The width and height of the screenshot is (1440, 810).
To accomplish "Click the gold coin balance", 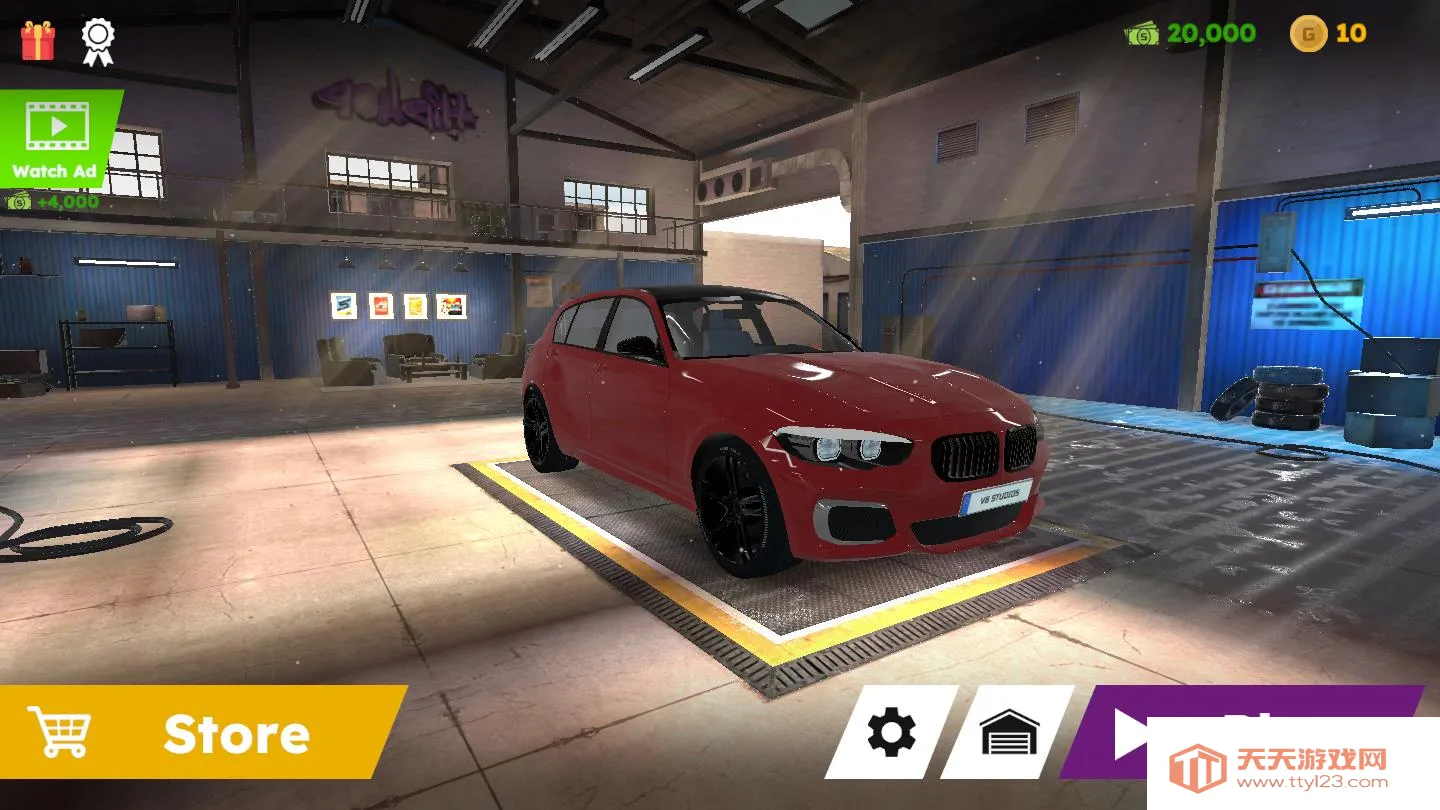I will (x=1328, y=34).
